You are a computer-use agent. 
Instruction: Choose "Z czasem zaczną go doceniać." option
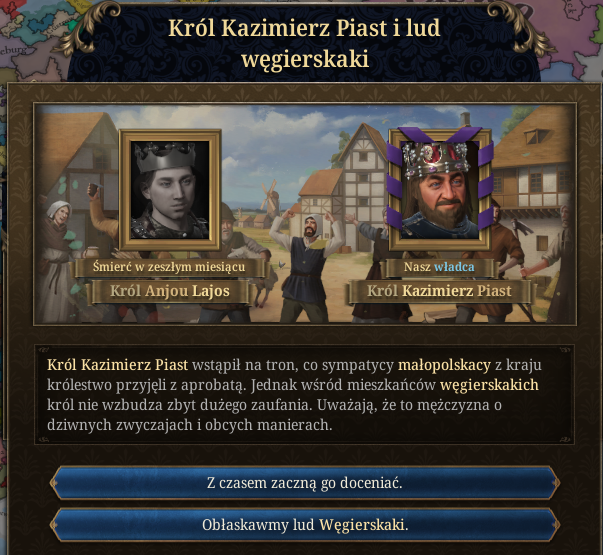(304, 482)
